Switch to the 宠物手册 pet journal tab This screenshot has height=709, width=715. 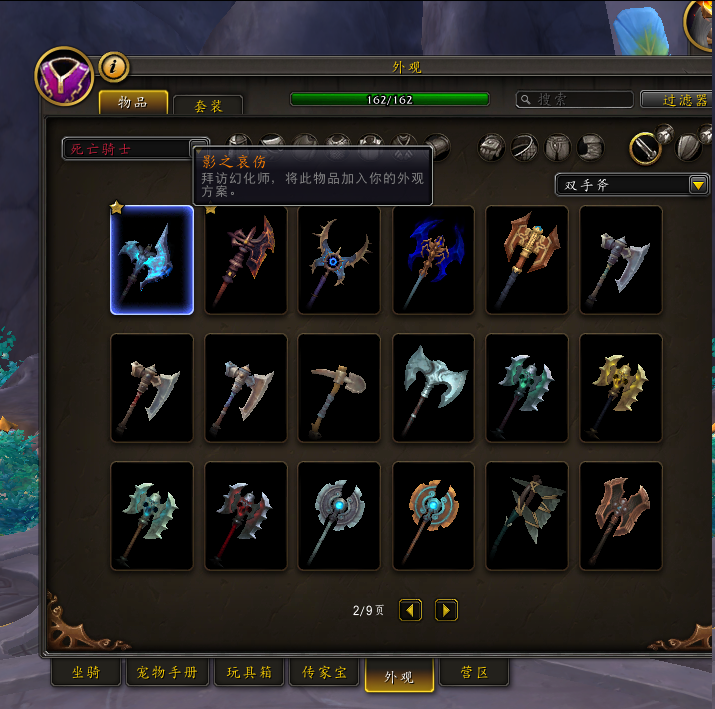point(168,673)
